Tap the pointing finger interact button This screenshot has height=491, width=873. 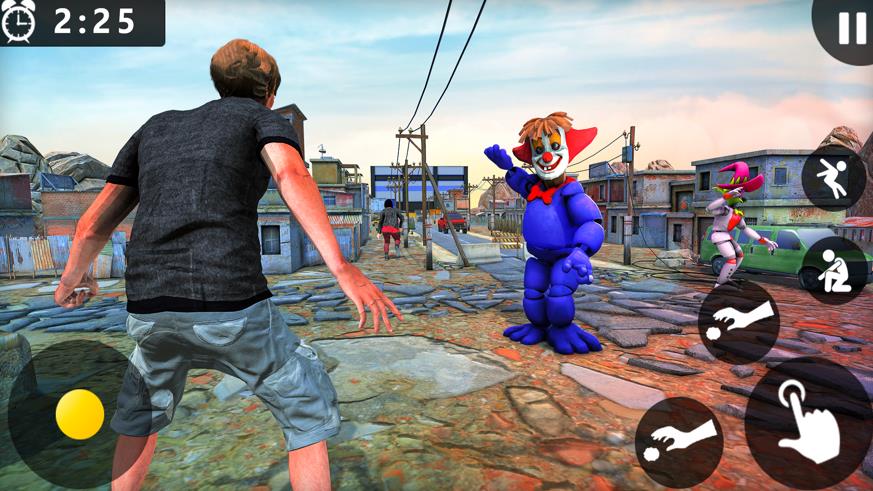coord(808,422)
